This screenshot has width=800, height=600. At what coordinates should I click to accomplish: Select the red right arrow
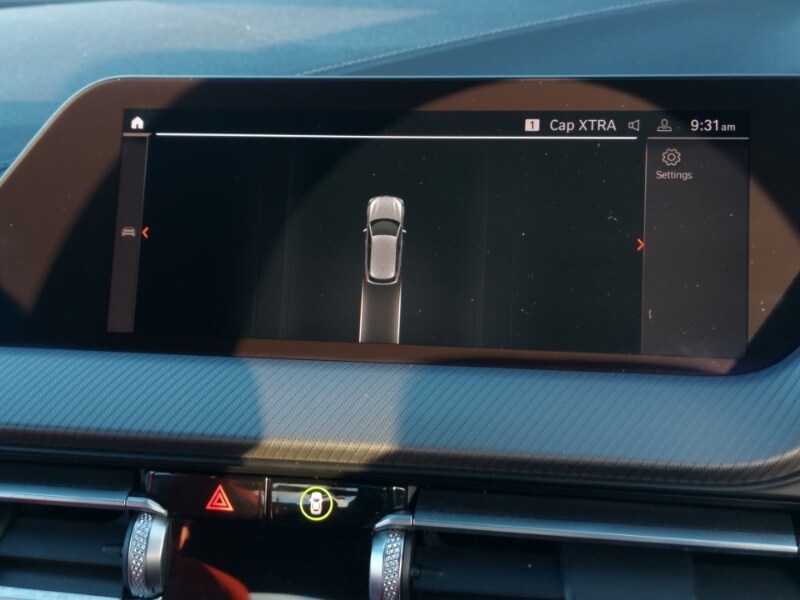click(x=640, y=245)
